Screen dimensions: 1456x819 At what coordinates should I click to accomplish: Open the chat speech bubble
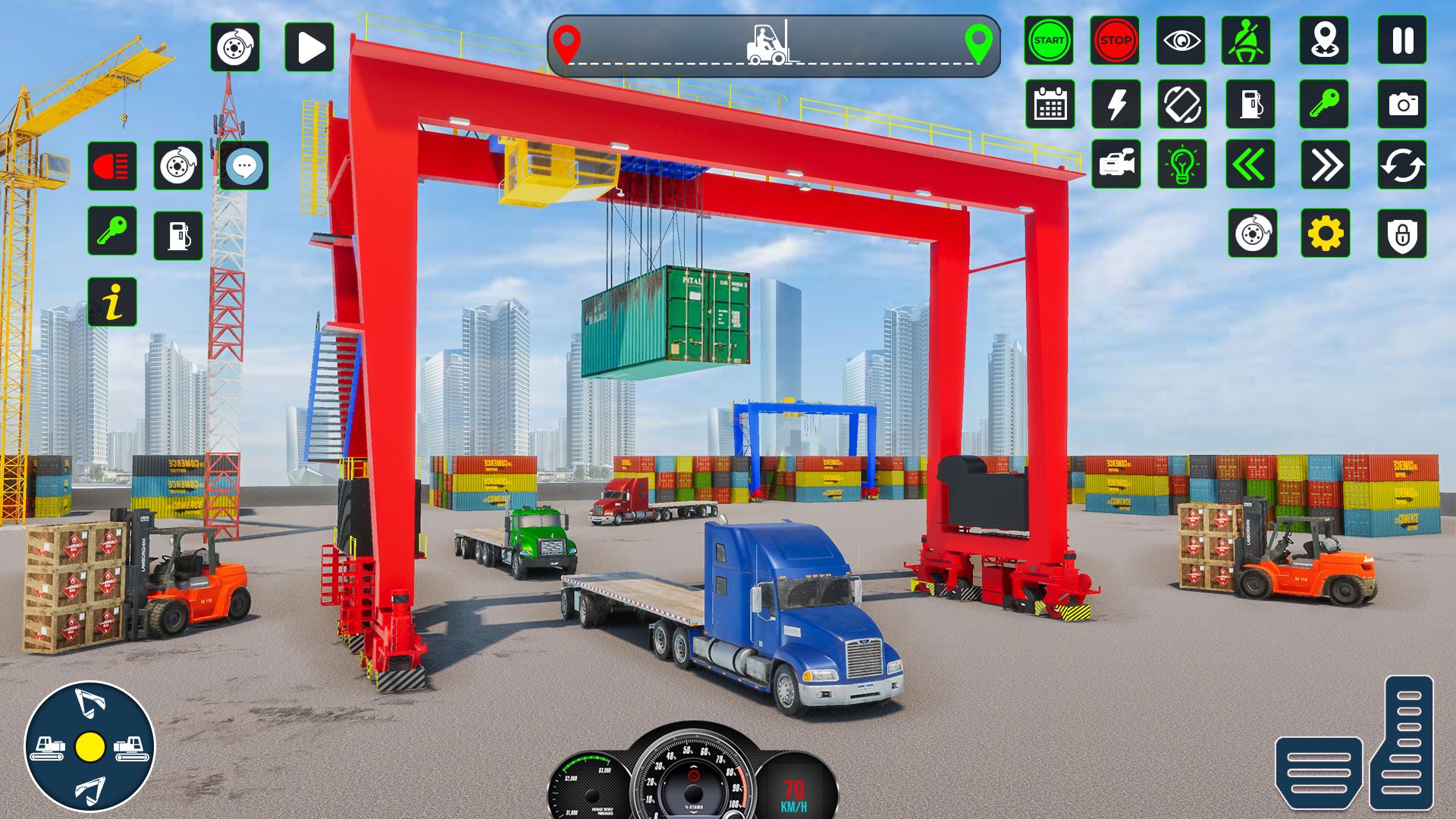(244, 165)
